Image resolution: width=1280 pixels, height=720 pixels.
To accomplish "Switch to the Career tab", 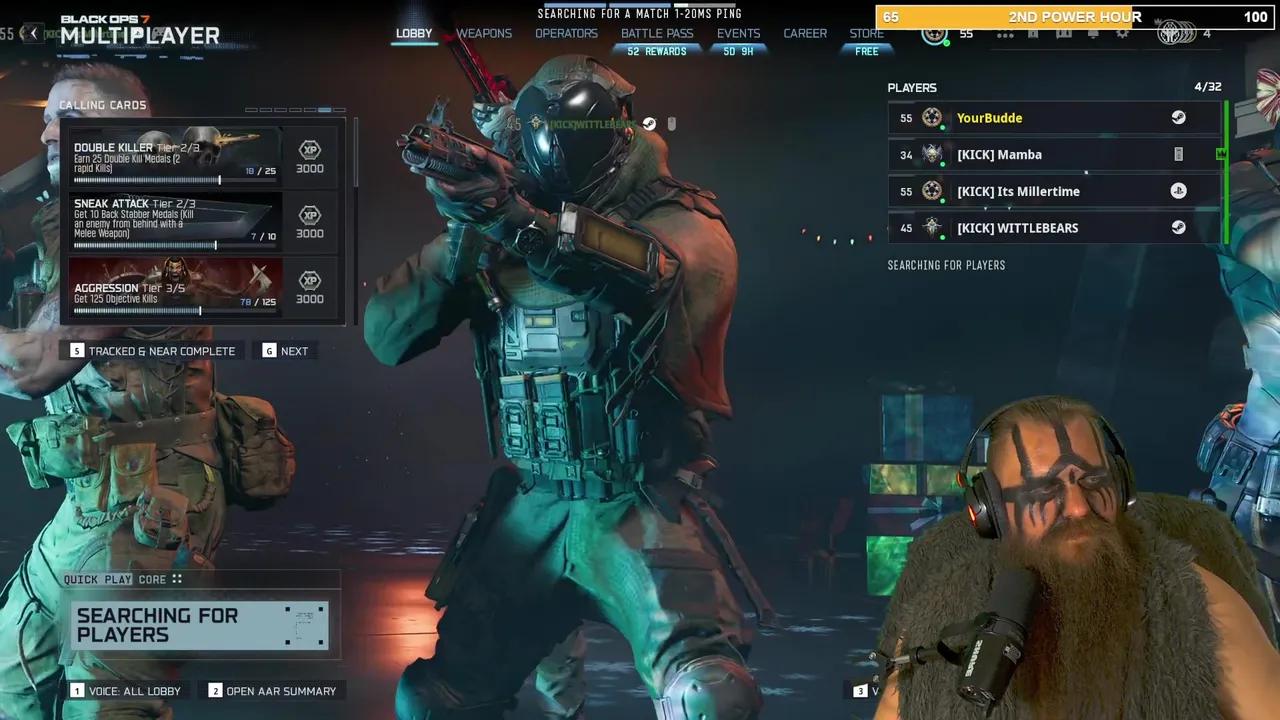I will 805,33.
